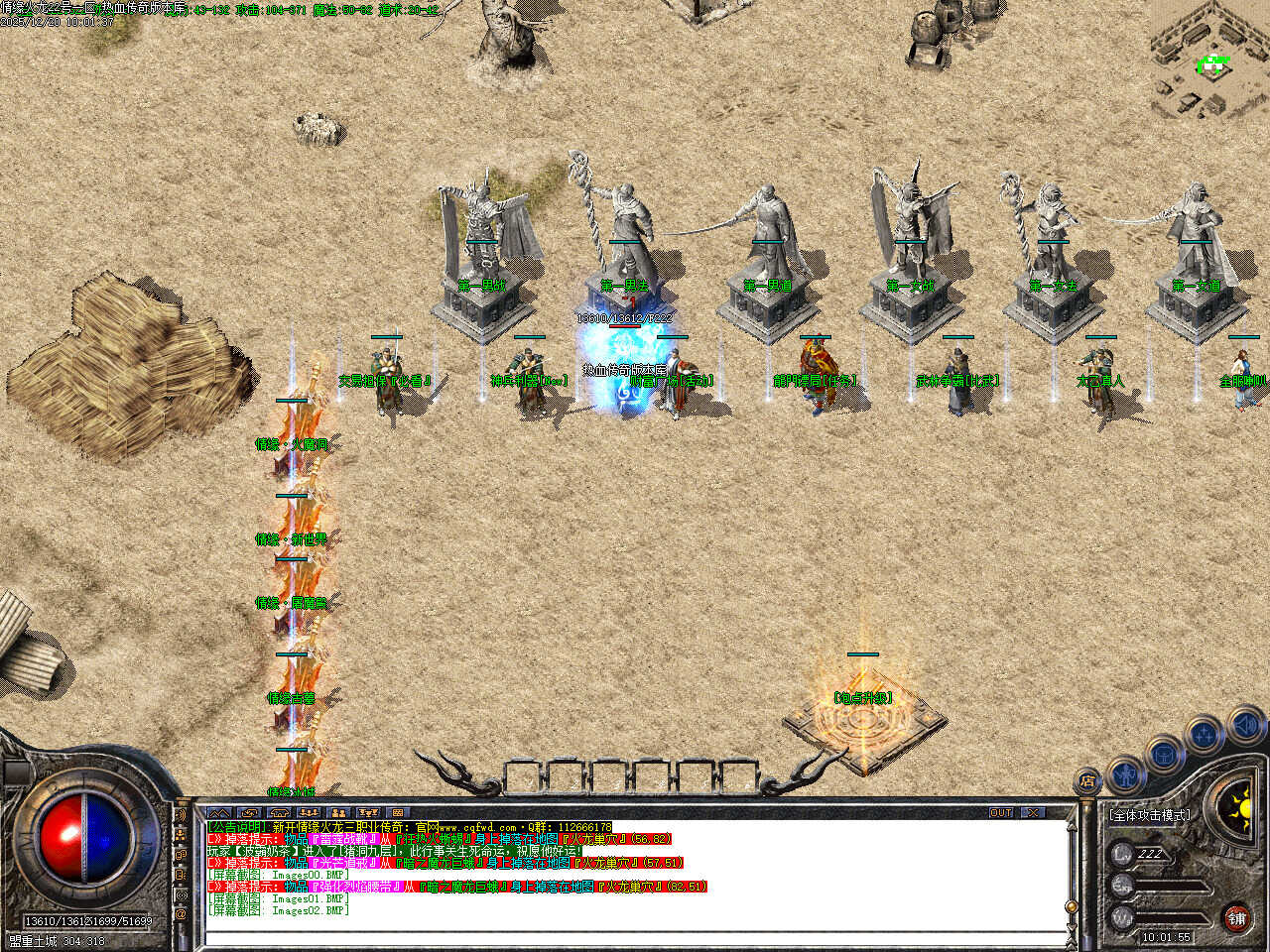This screenshot has height=952, width=1270.
Task: Click the first toolbar button above chat
Action: point(218,813)
